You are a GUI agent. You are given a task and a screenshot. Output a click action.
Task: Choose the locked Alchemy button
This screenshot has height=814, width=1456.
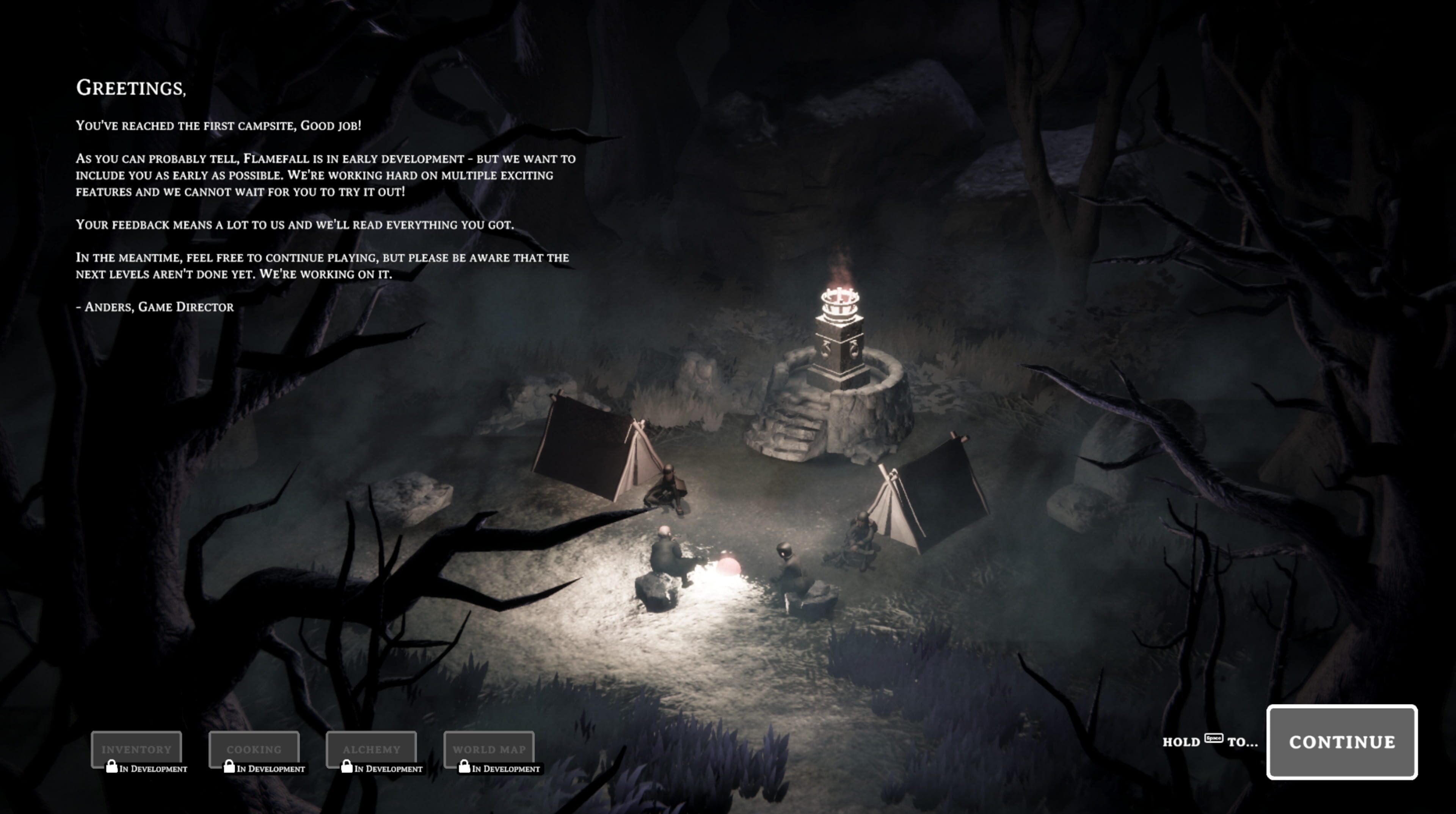[371, 749]
